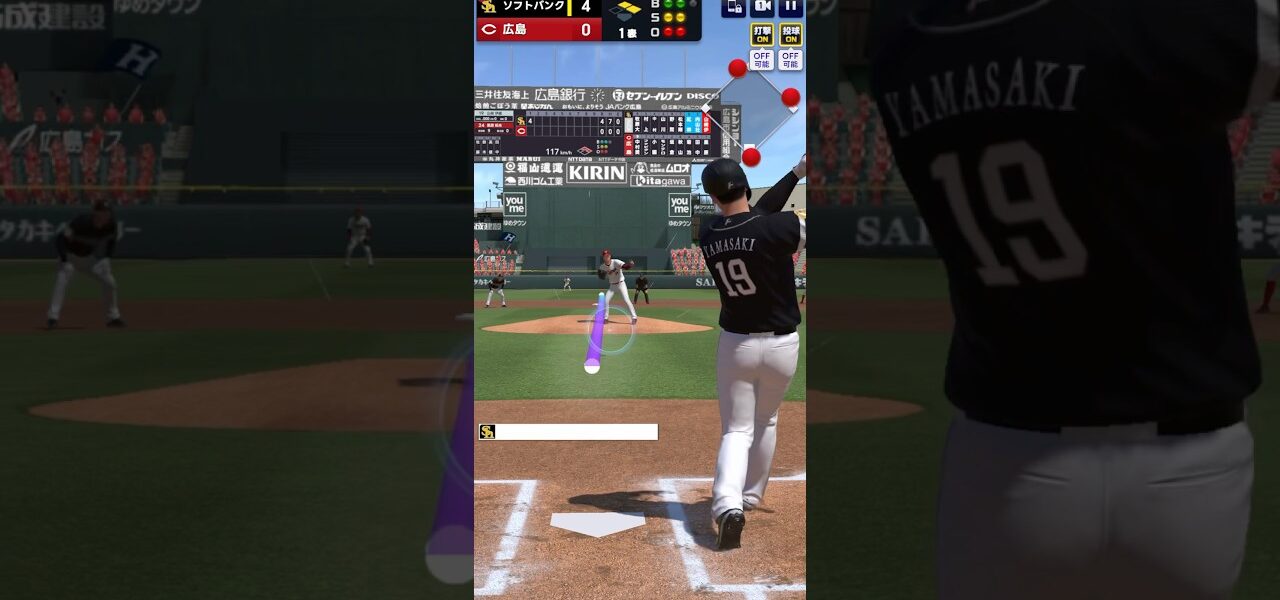Pause the game with the pause button
1280x600 pixels.
pos(790,7)
